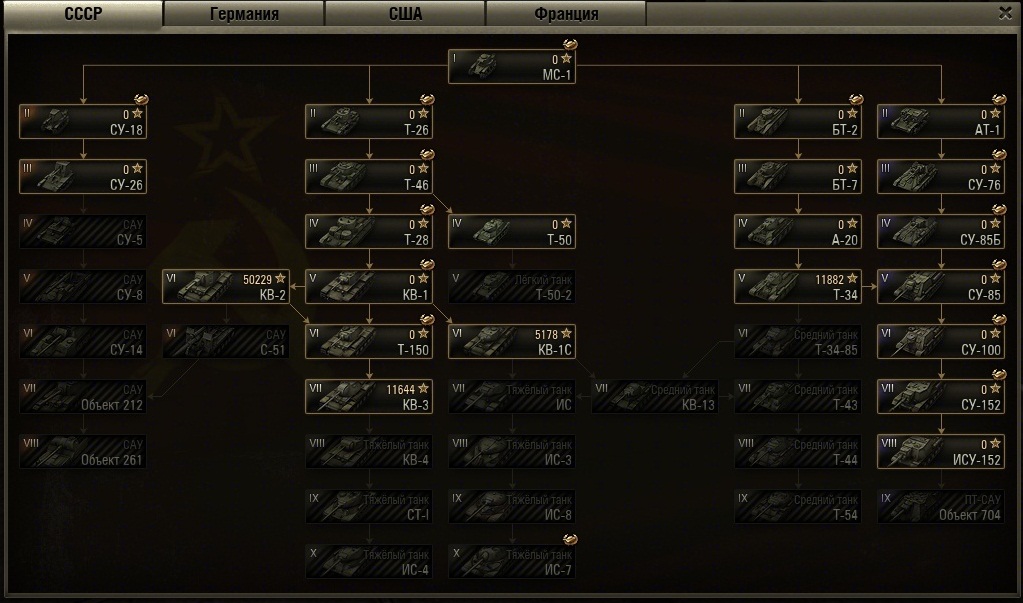
Task: Select the СССР nation tab
Action: click(83, 14)
